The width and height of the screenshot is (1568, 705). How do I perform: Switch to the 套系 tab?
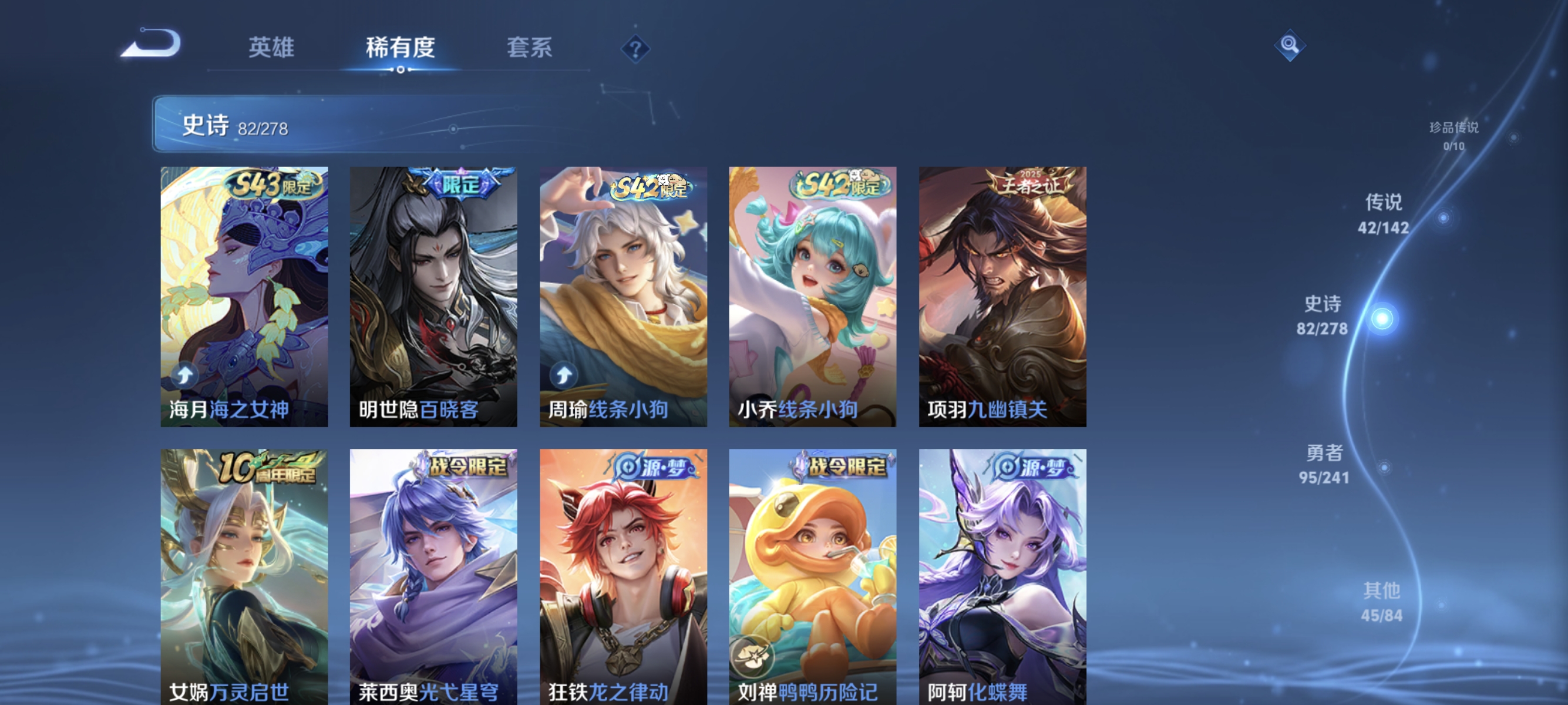pos(531,48)
